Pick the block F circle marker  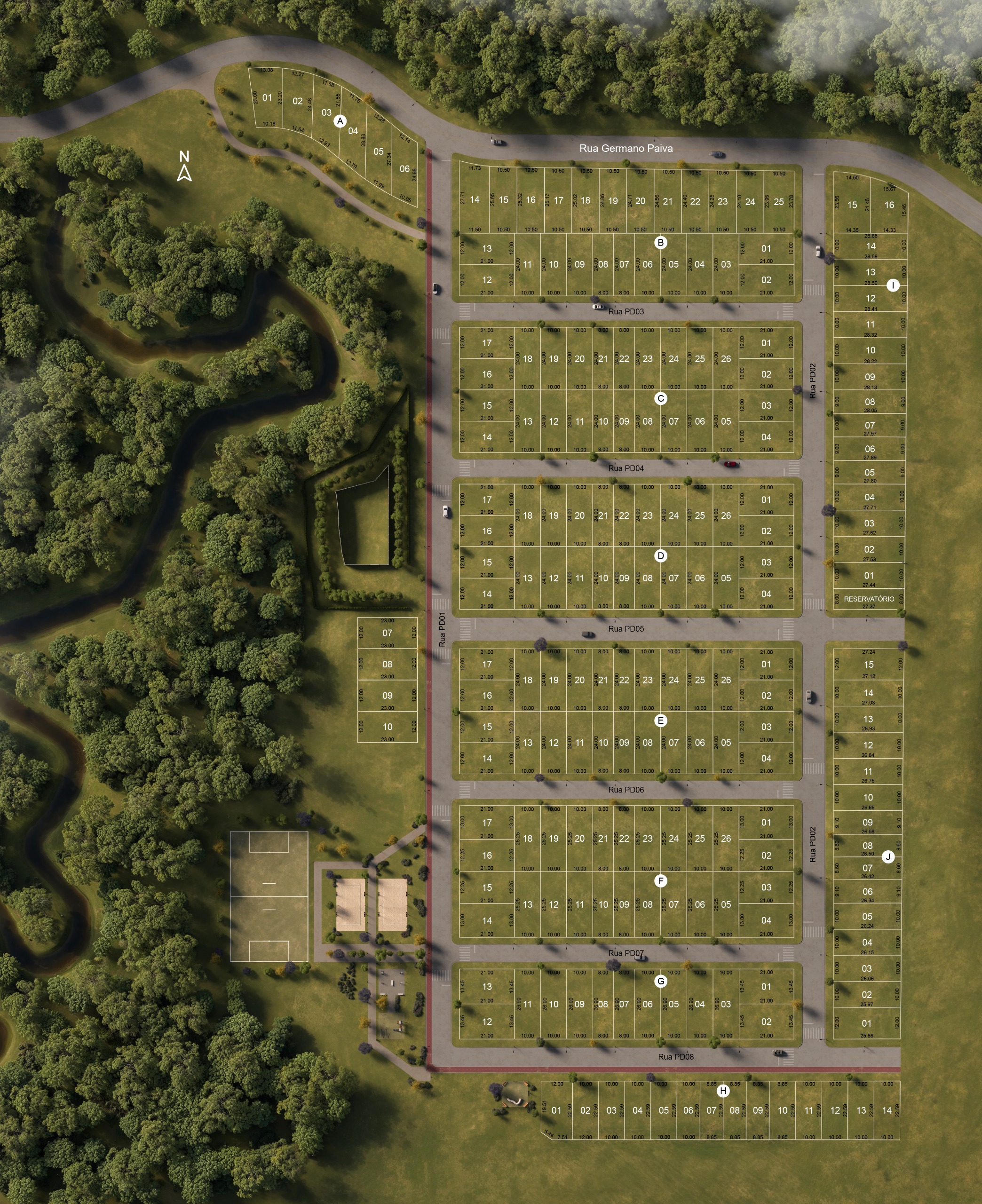click(660, 880)
